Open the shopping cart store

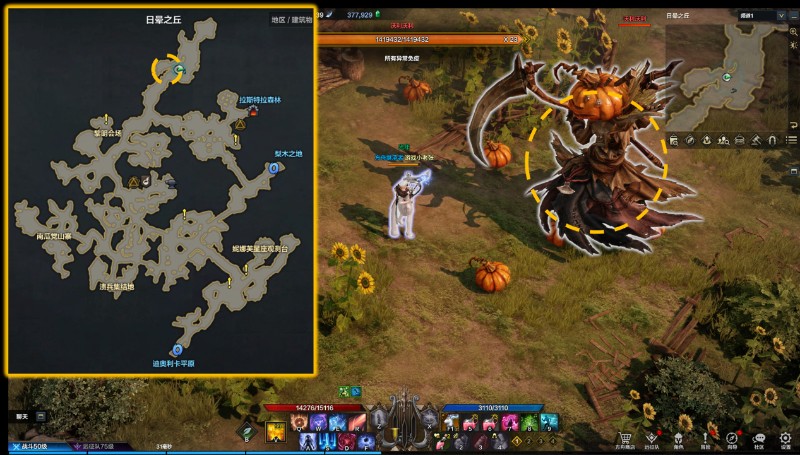coord(625,438)
